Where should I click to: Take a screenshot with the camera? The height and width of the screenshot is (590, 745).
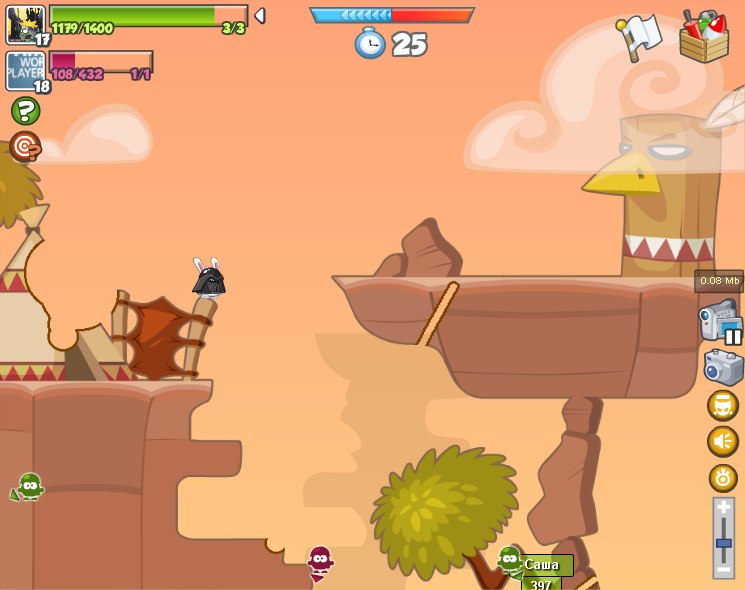(723, 366)
